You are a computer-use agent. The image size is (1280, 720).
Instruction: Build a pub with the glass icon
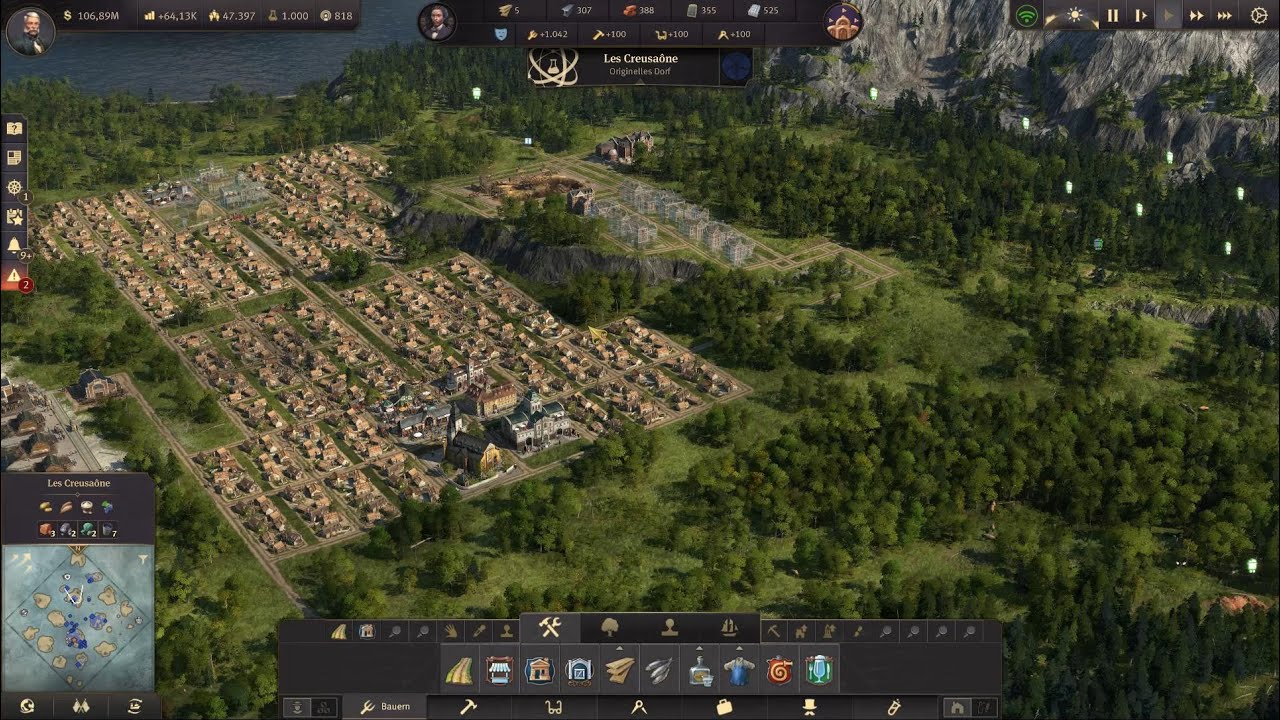(819, 670)
